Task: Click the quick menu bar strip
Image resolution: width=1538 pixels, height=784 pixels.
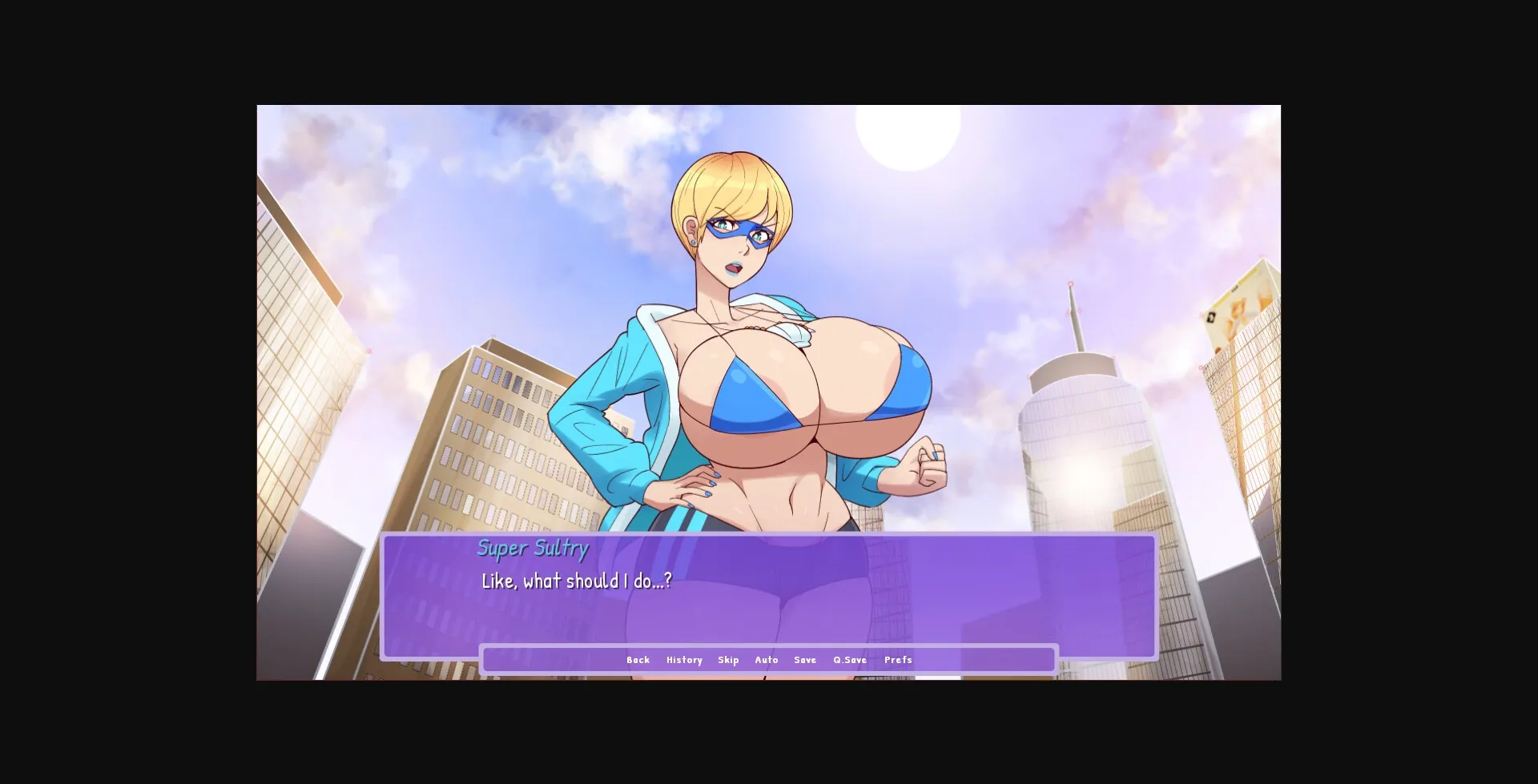Action: (769, 659)
